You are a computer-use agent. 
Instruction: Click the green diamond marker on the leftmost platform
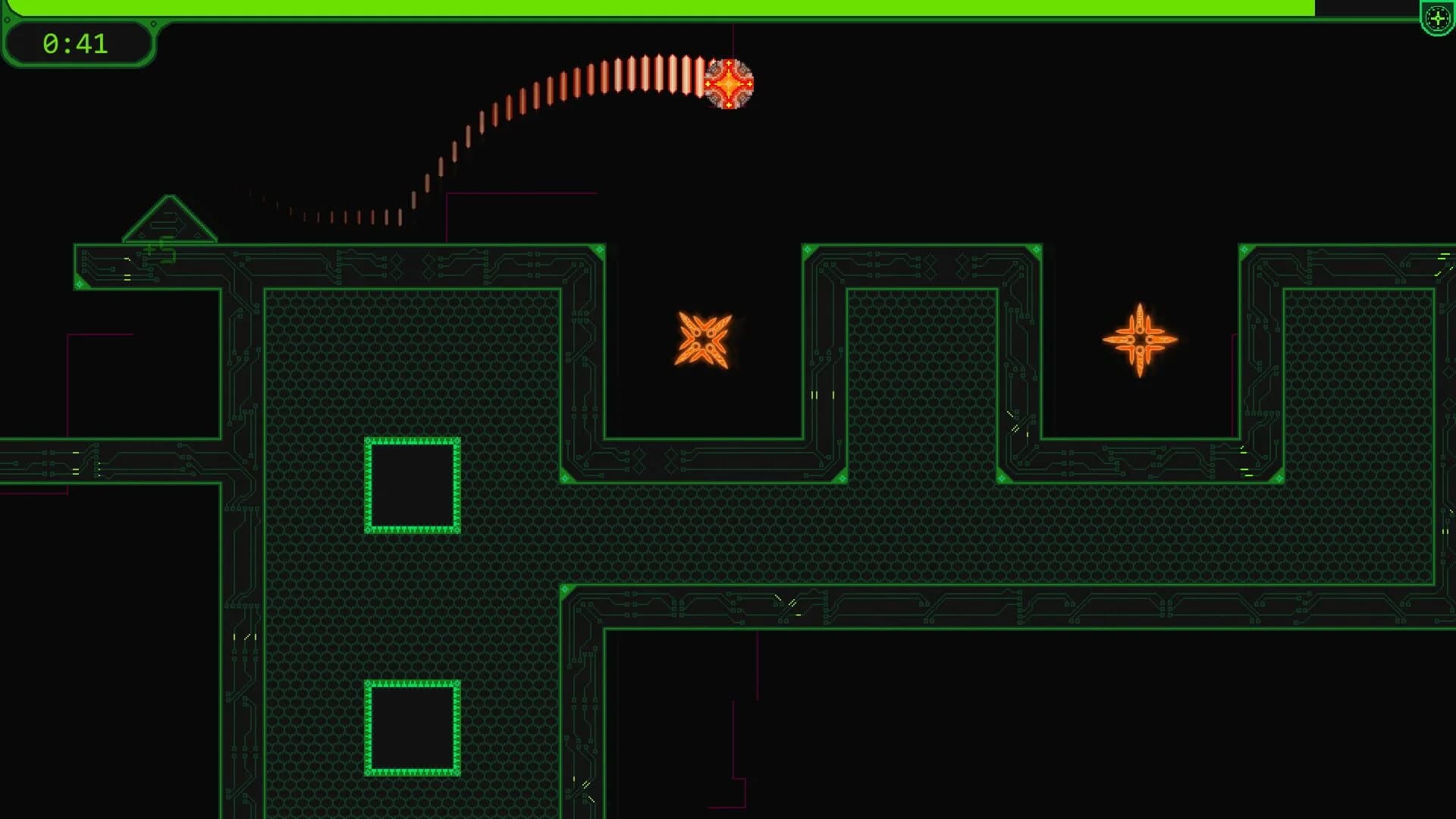tap(80, 285)
